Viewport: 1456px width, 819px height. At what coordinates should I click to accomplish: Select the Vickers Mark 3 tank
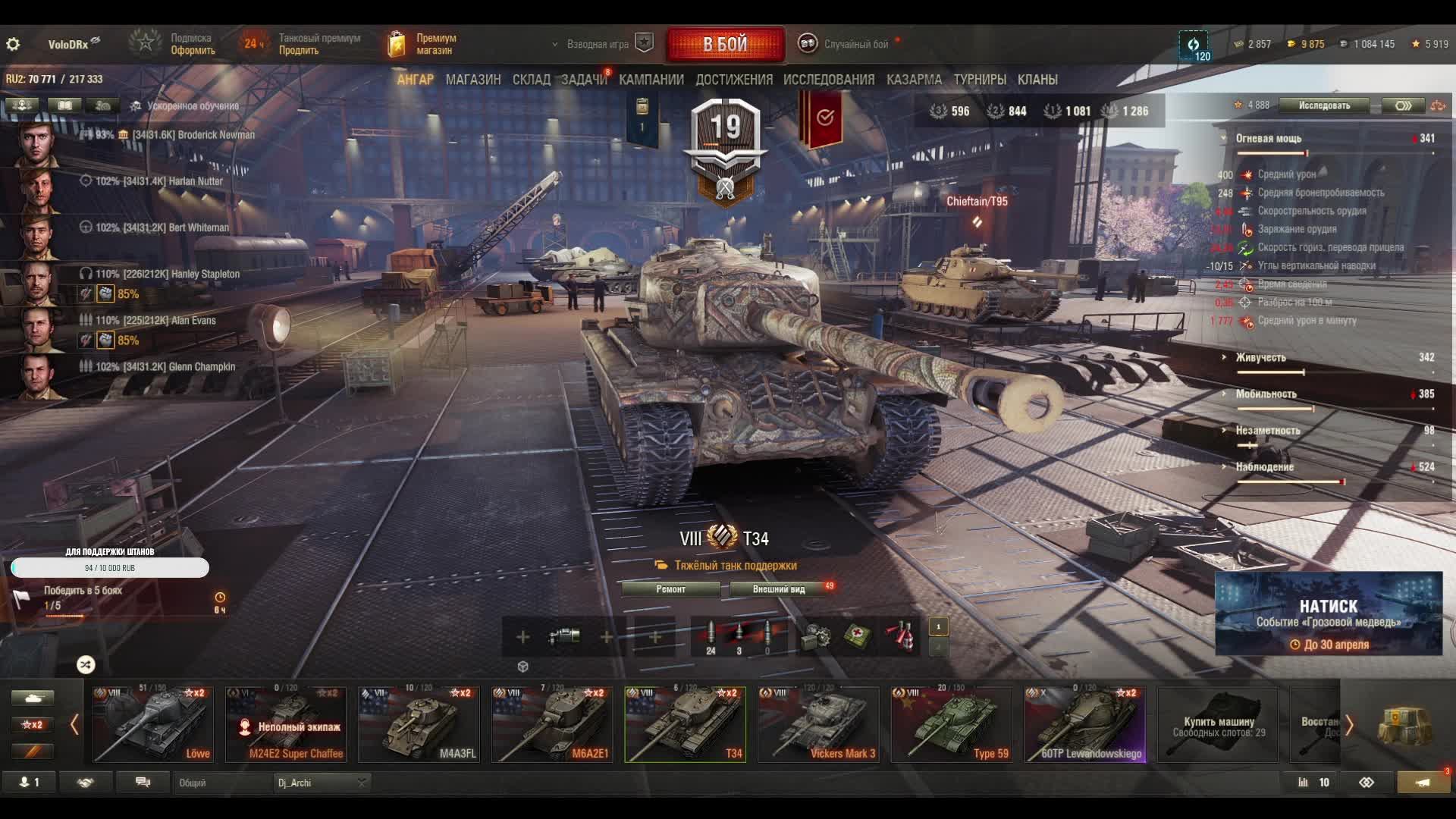tap(818, 724)
